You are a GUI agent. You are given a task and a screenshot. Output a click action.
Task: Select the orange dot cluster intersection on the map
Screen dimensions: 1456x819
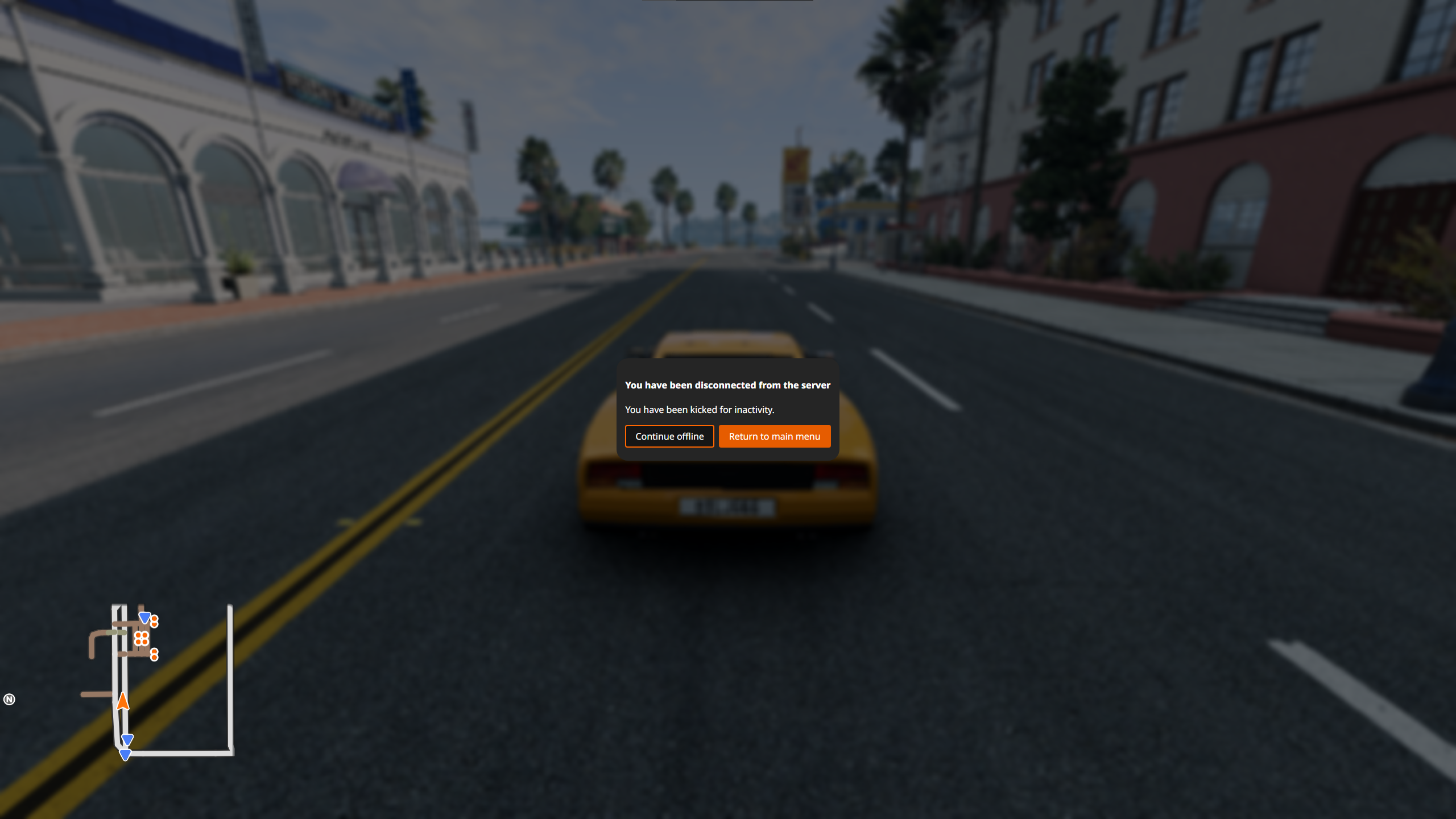[x=142, y=639]
